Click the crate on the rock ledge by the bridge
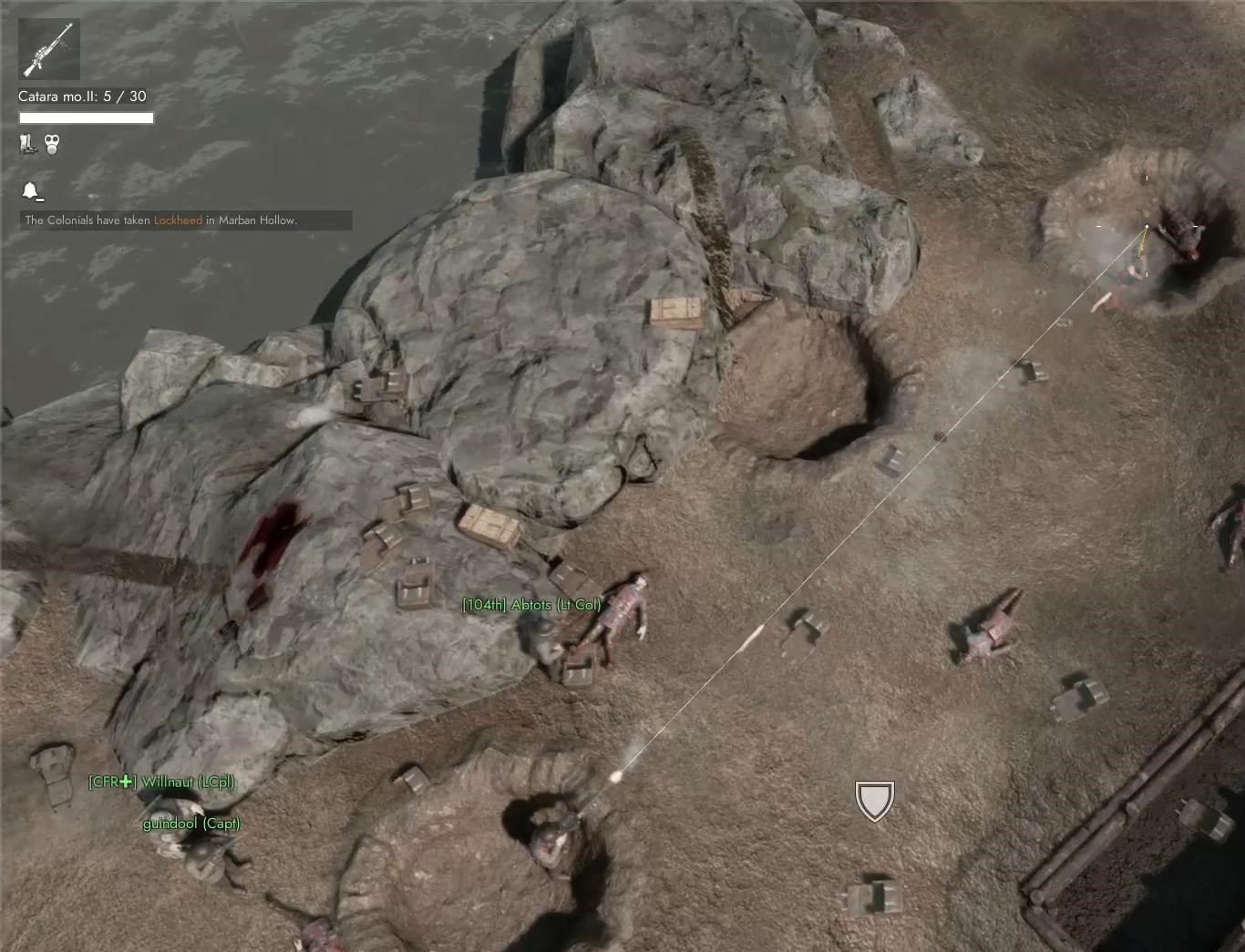The height and width of the screenshot is (952, 1245). click(x=676, y=313)
